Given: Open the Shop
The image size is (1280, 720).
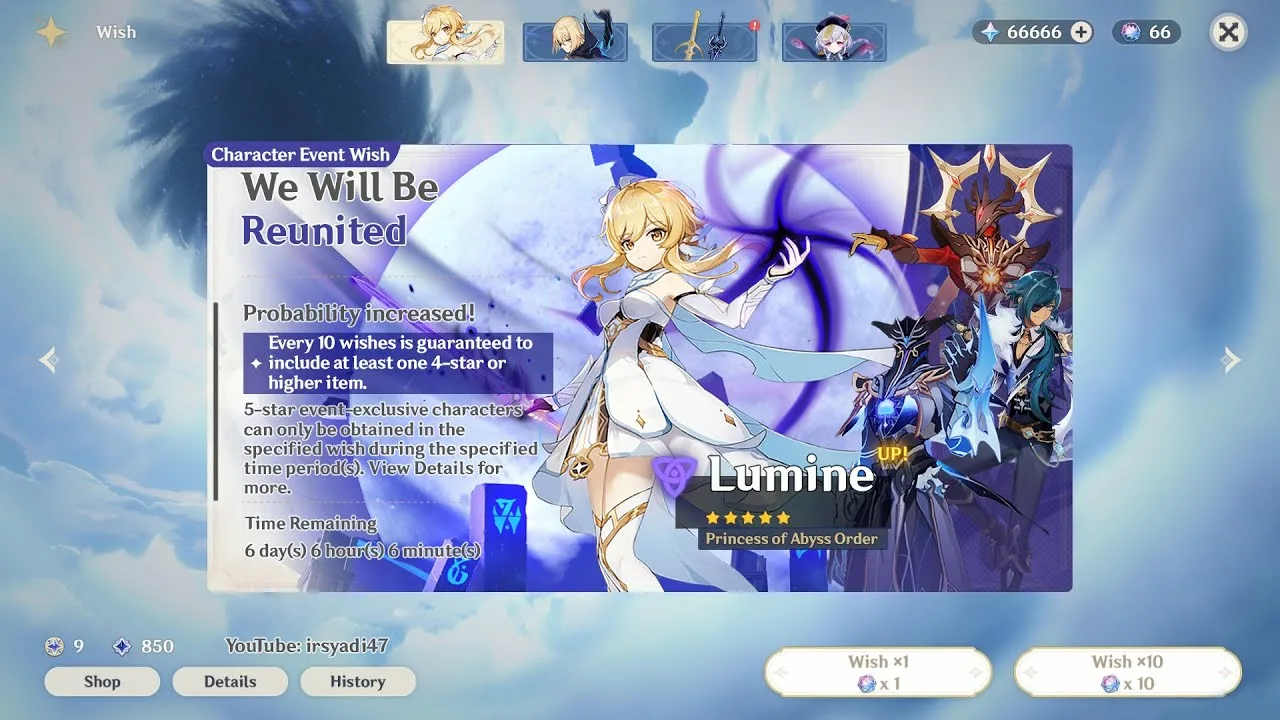Looking at the screenshot, I should tap(101, 681).
